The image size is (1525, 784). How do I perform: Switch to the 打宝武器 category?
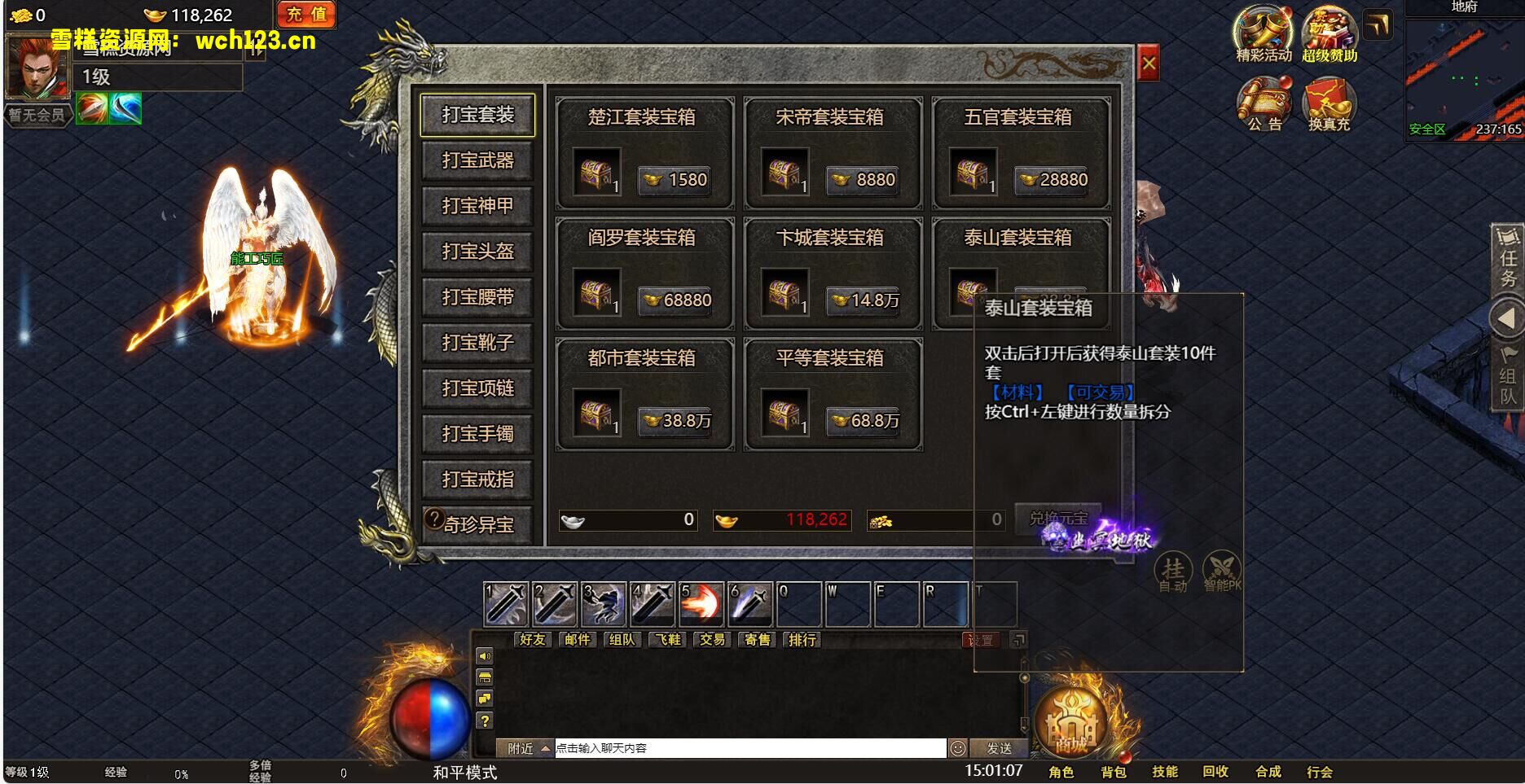pos(477,160)
